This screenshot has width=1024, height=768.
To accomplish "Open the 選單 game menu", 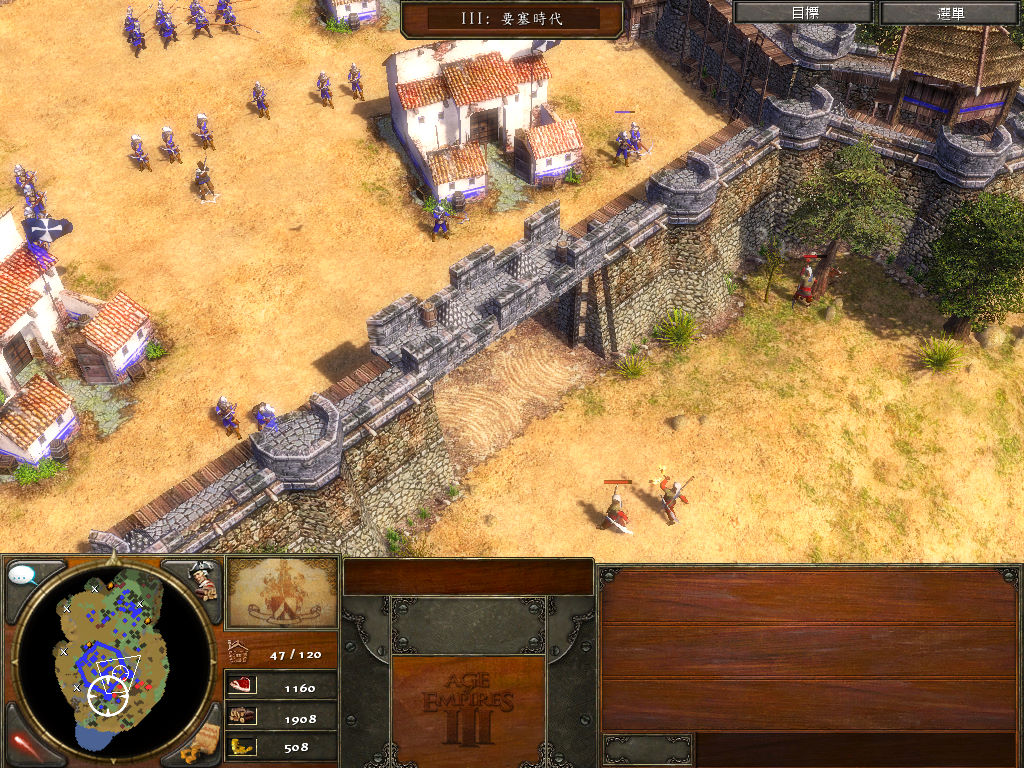I will pyautogui.click(x=949, y=13).
